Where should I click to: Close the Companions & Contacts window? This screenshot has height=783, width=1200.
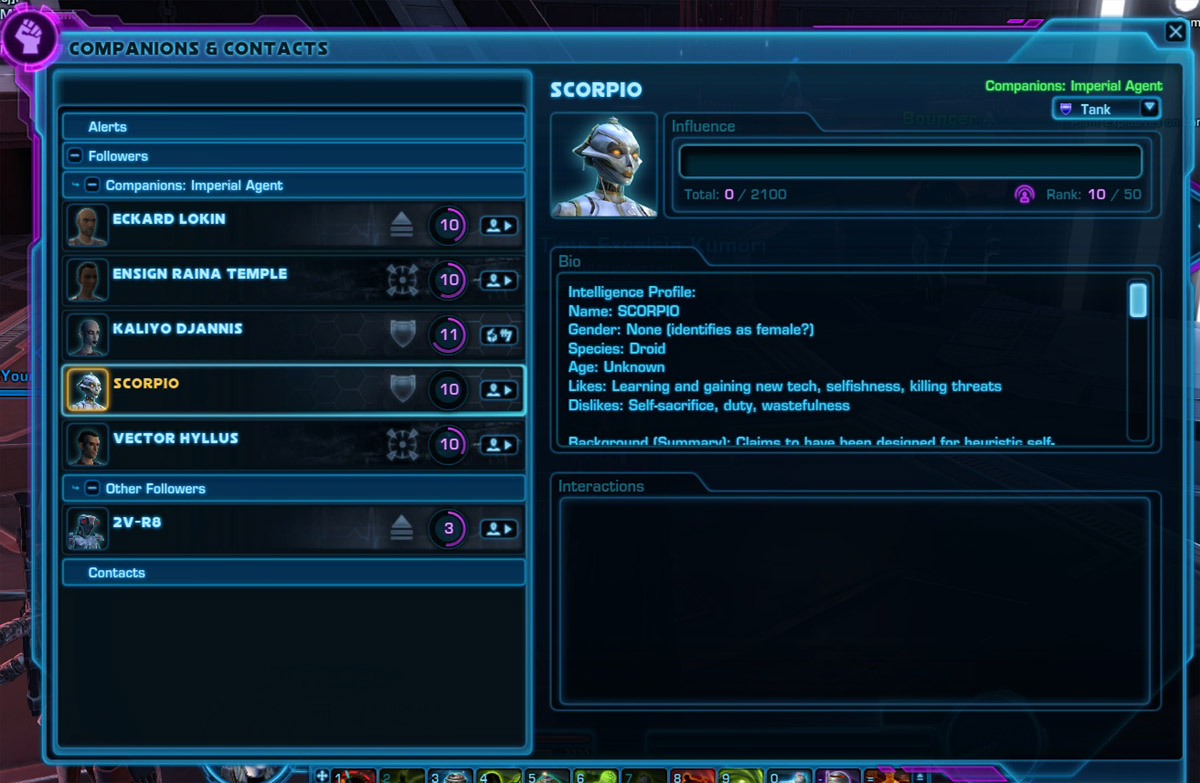pyautogui.click(x=1175, y=33)
